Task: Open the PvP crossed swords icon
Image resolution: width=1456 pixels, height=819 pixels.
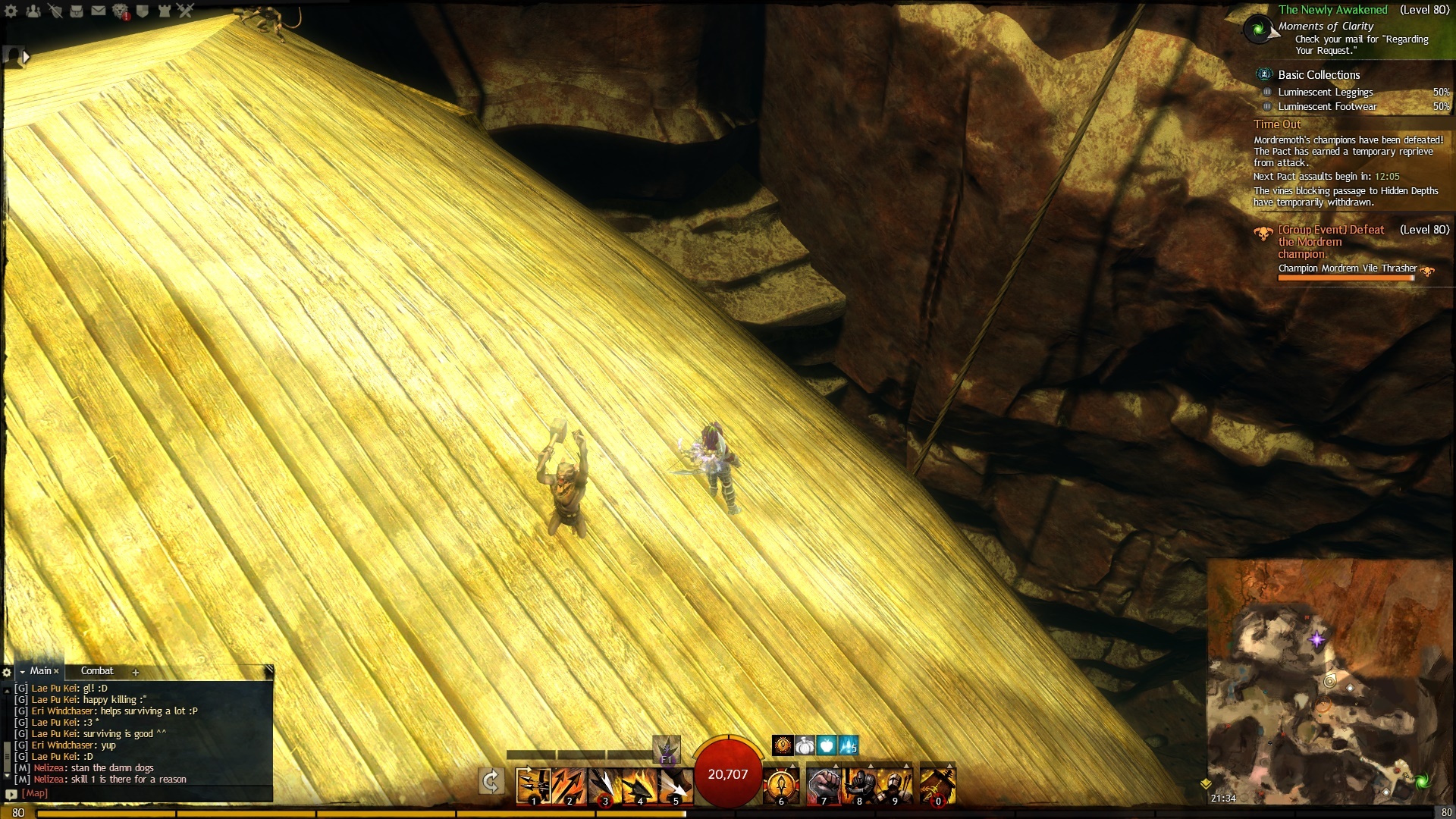Action: click(x=186, y=11)
